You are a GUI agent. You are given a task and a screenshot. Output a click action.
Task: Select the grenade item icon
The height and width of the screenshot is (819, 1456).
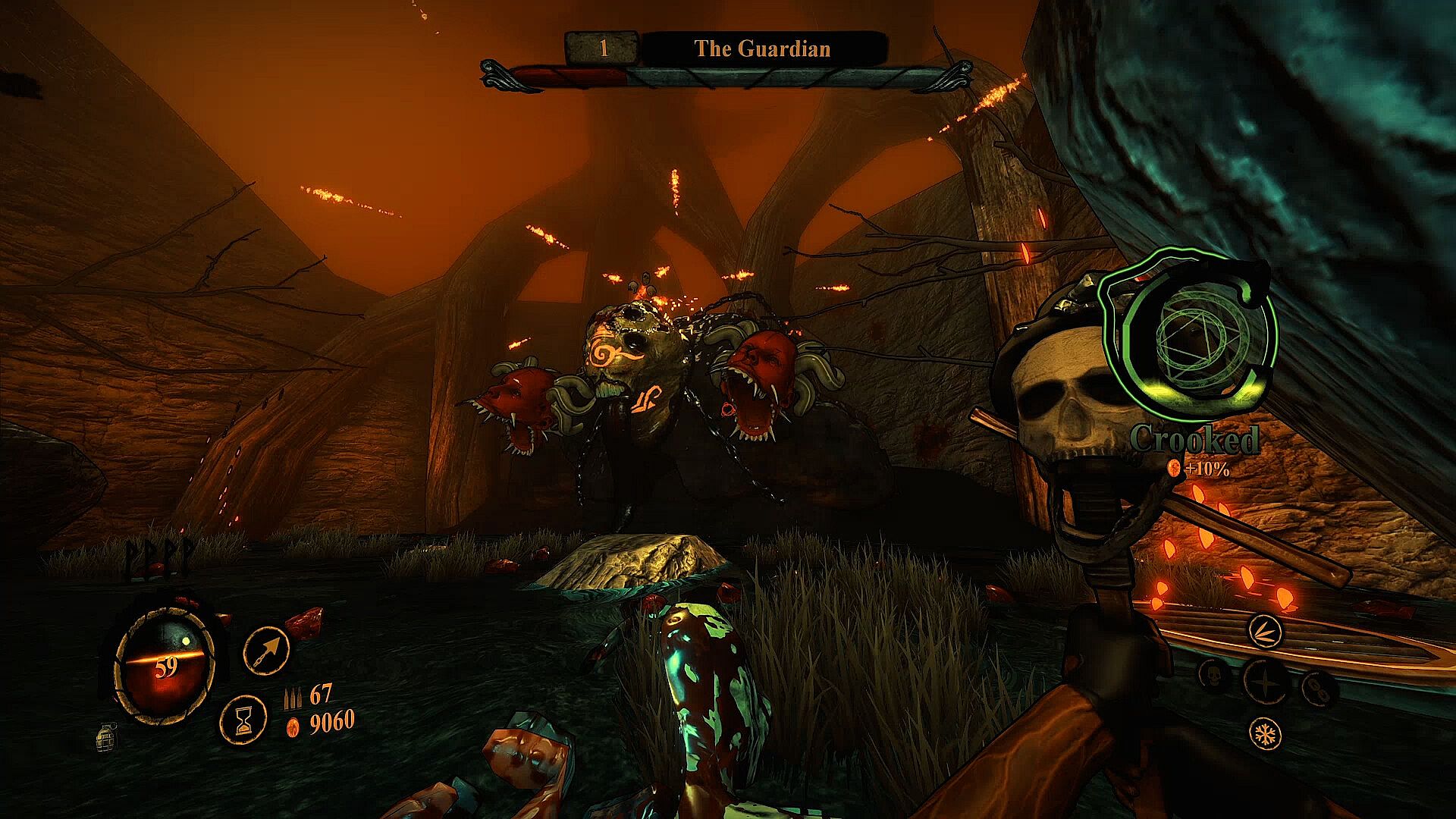(x=107, y=736)
